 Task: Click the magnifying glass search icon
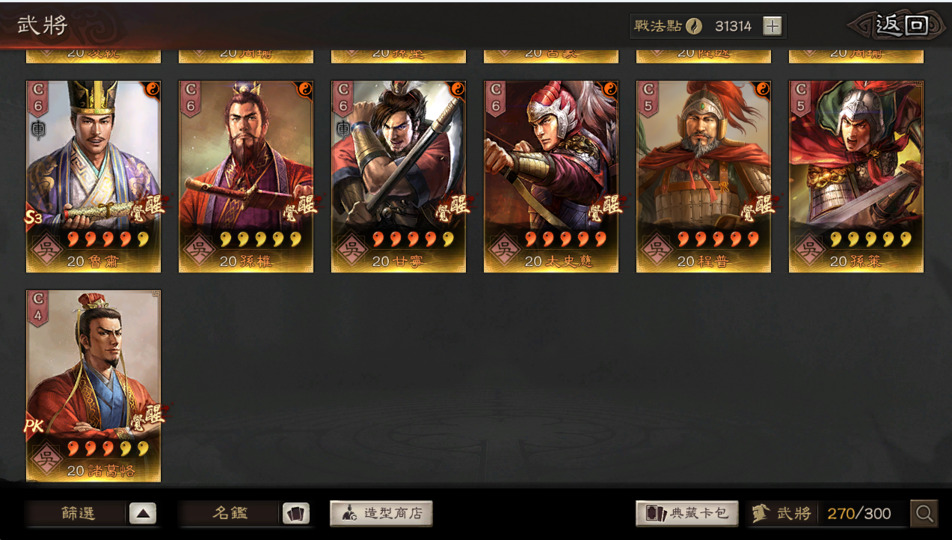tap(924, 514)
